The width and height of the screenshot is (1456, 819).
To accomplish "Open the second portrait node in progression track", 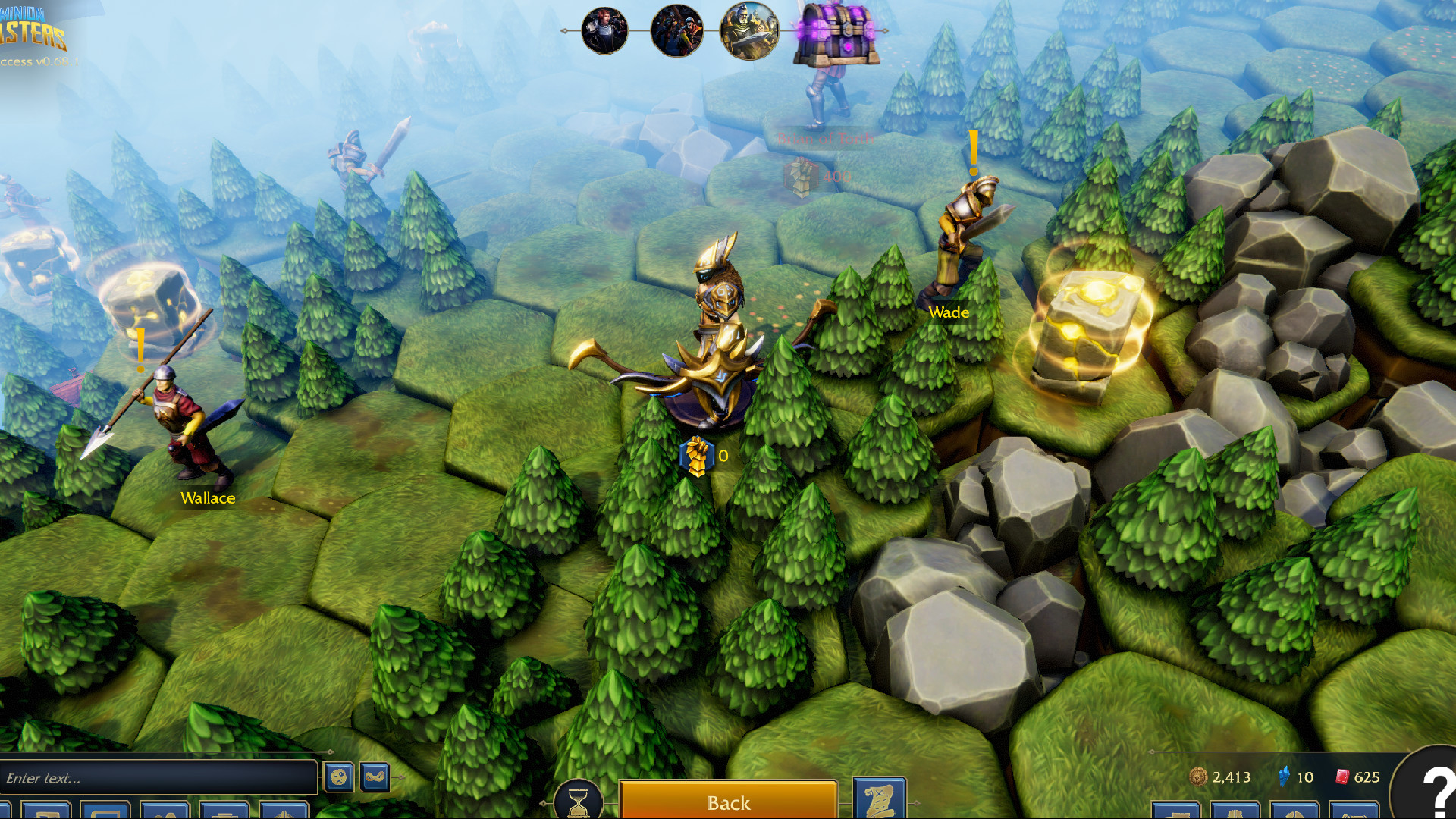I will click(676, 32).
